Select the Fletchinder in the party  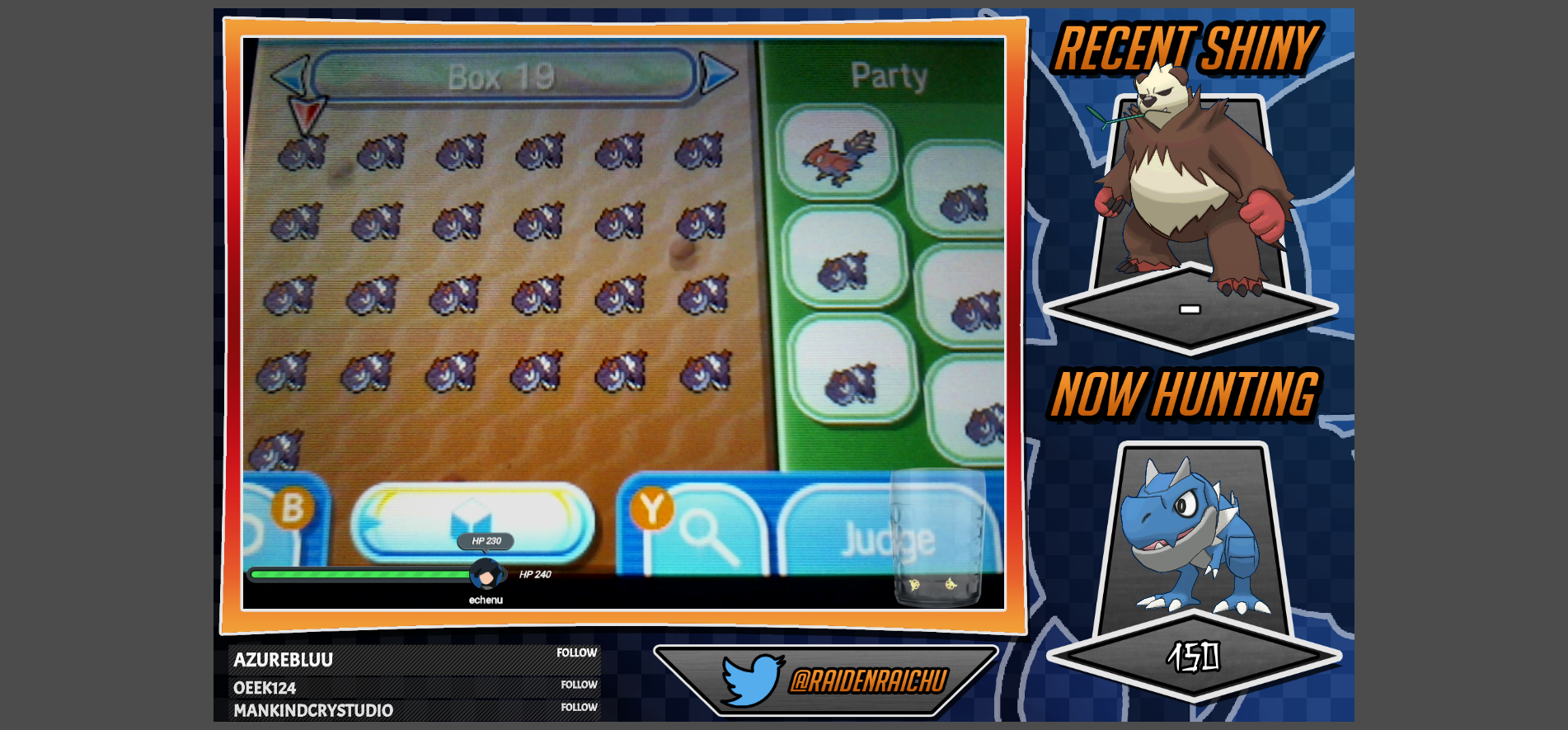pos(838,154)
